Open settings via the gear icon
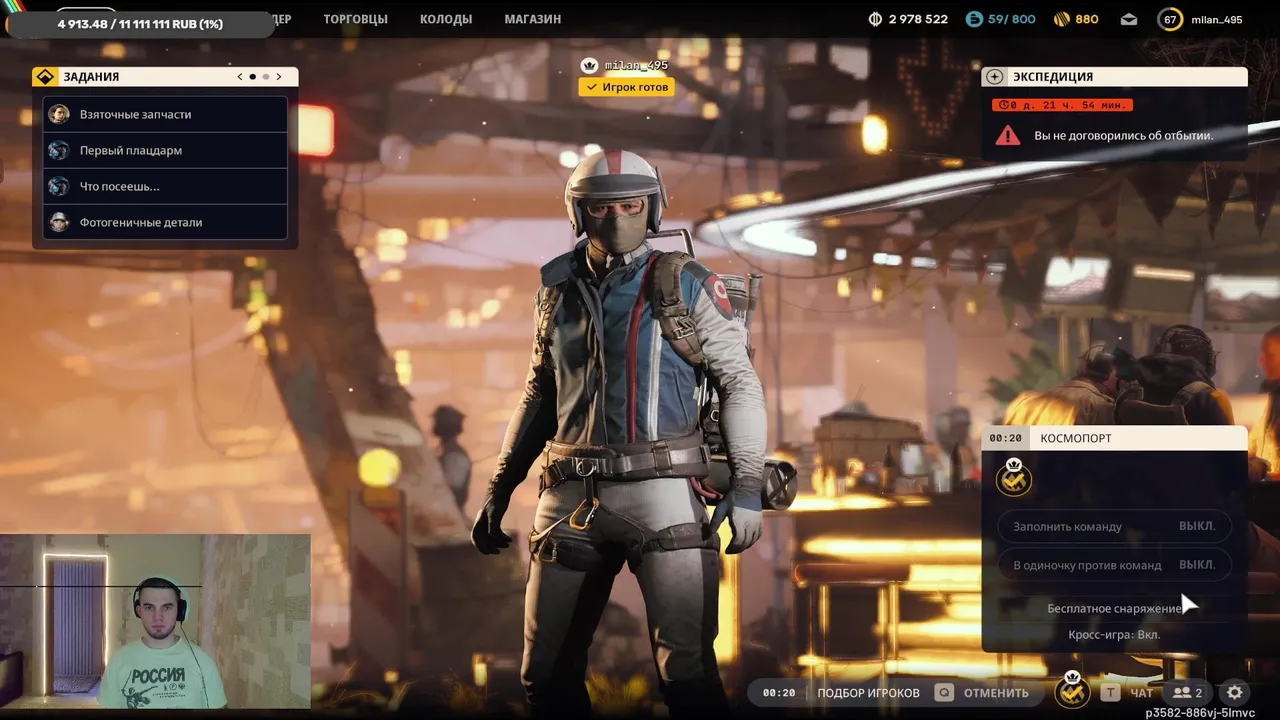 pos(1235,692)
